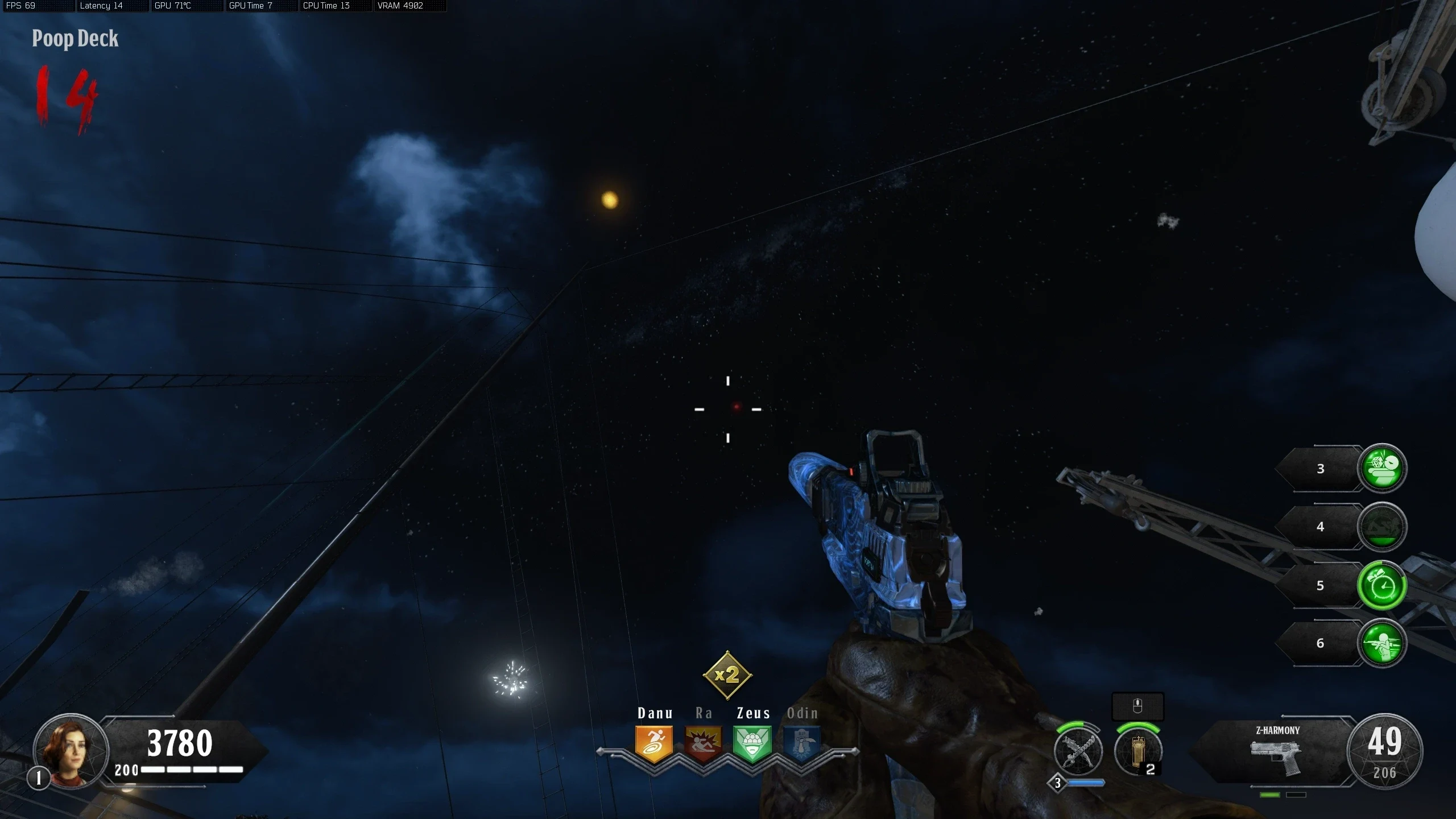The height and width of the screenshot is (819, 1456).
Task: Activate the dice elixir in slot 3
Action: coord(1382,468)
